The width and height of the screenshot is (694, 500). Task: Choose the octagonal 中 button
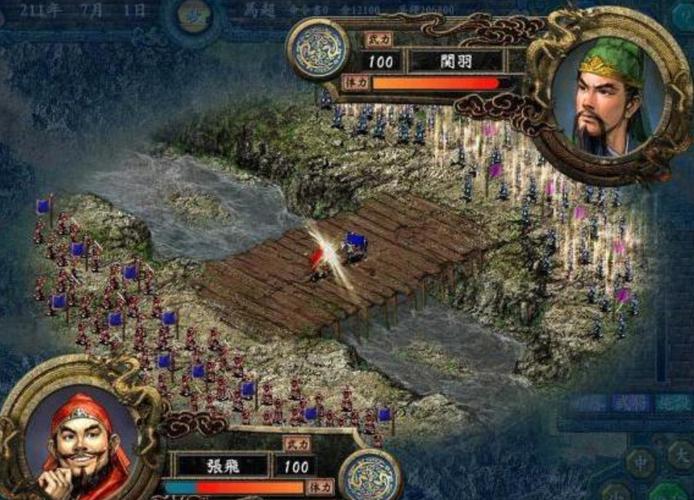[x=639, y=462]
